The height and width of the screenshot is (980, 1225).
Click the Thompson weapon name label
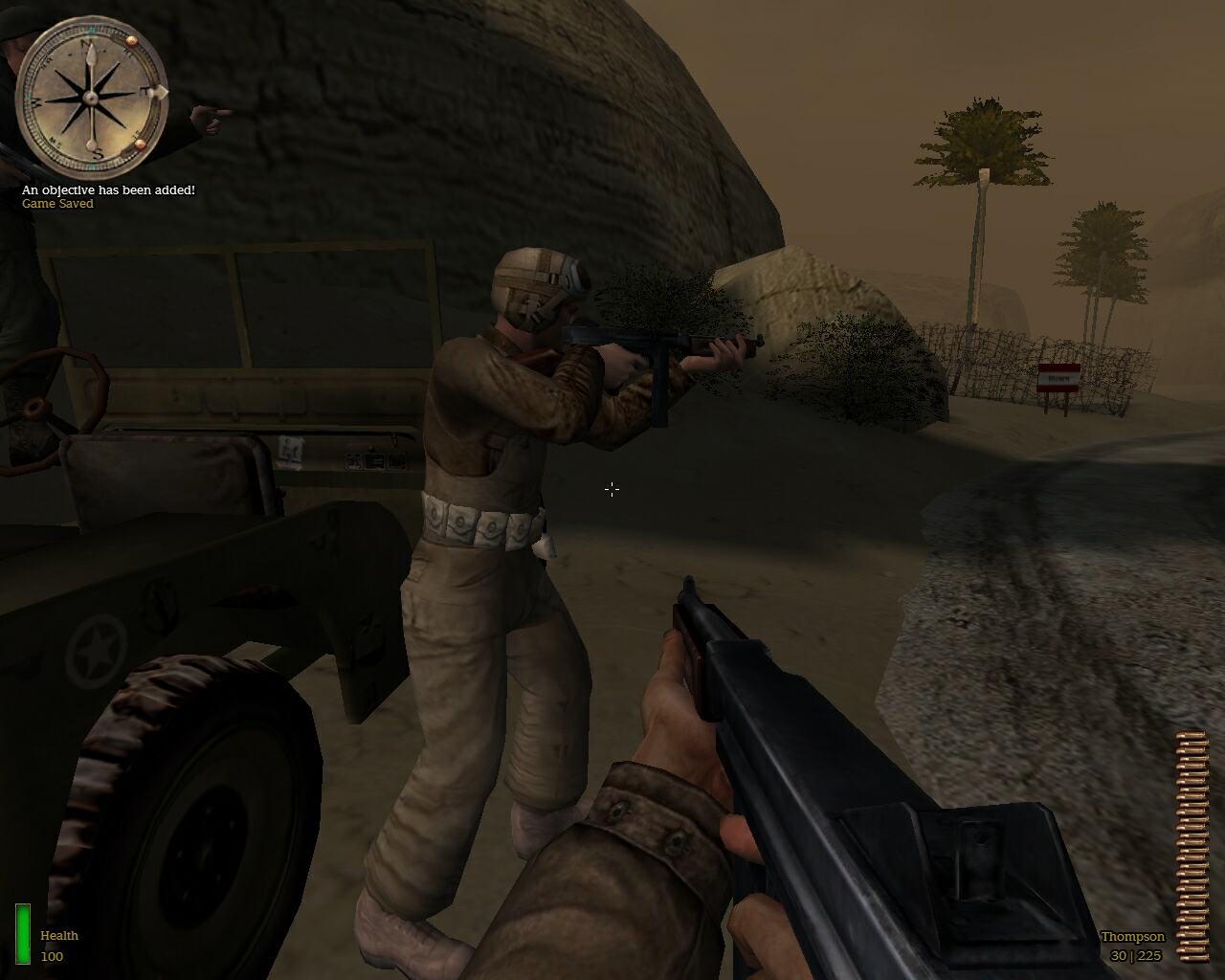coord(1132,937)
